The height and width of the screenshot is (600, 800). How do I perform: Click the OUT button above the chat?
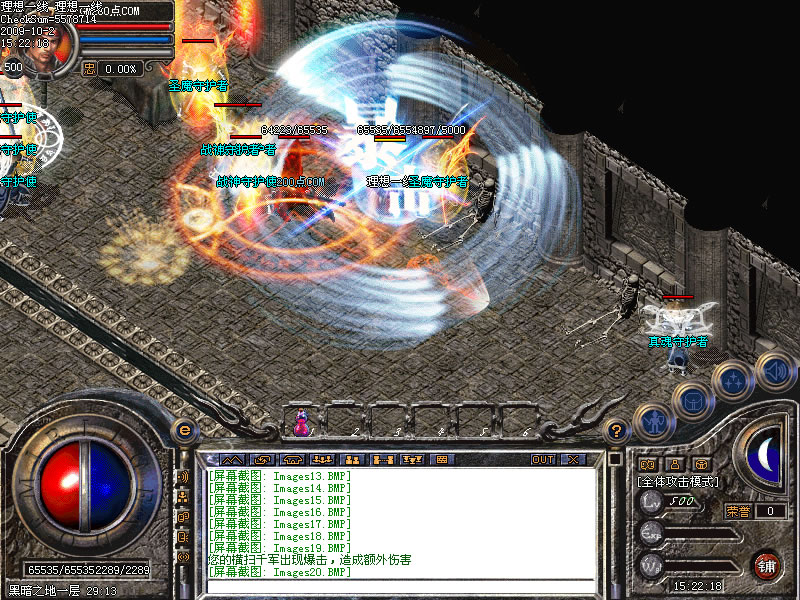pyautogui.click(x=542, y=460)
